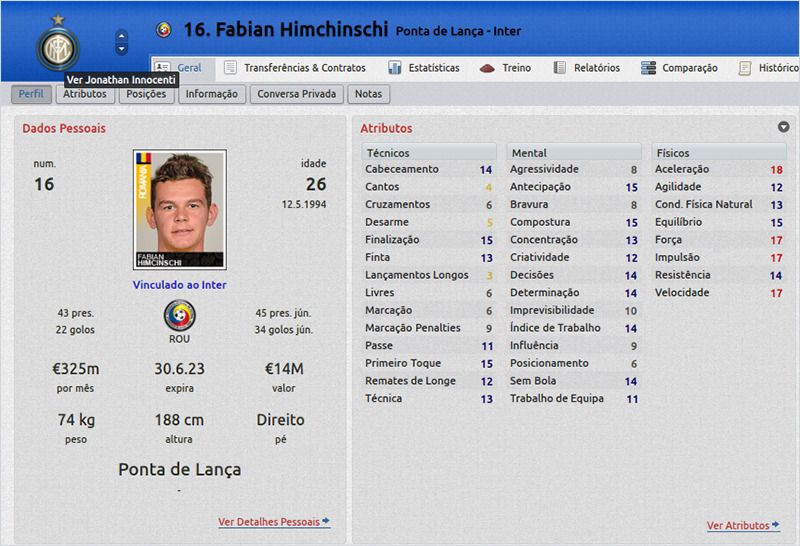Open Conversa Privada with the player

pos(298,94)
